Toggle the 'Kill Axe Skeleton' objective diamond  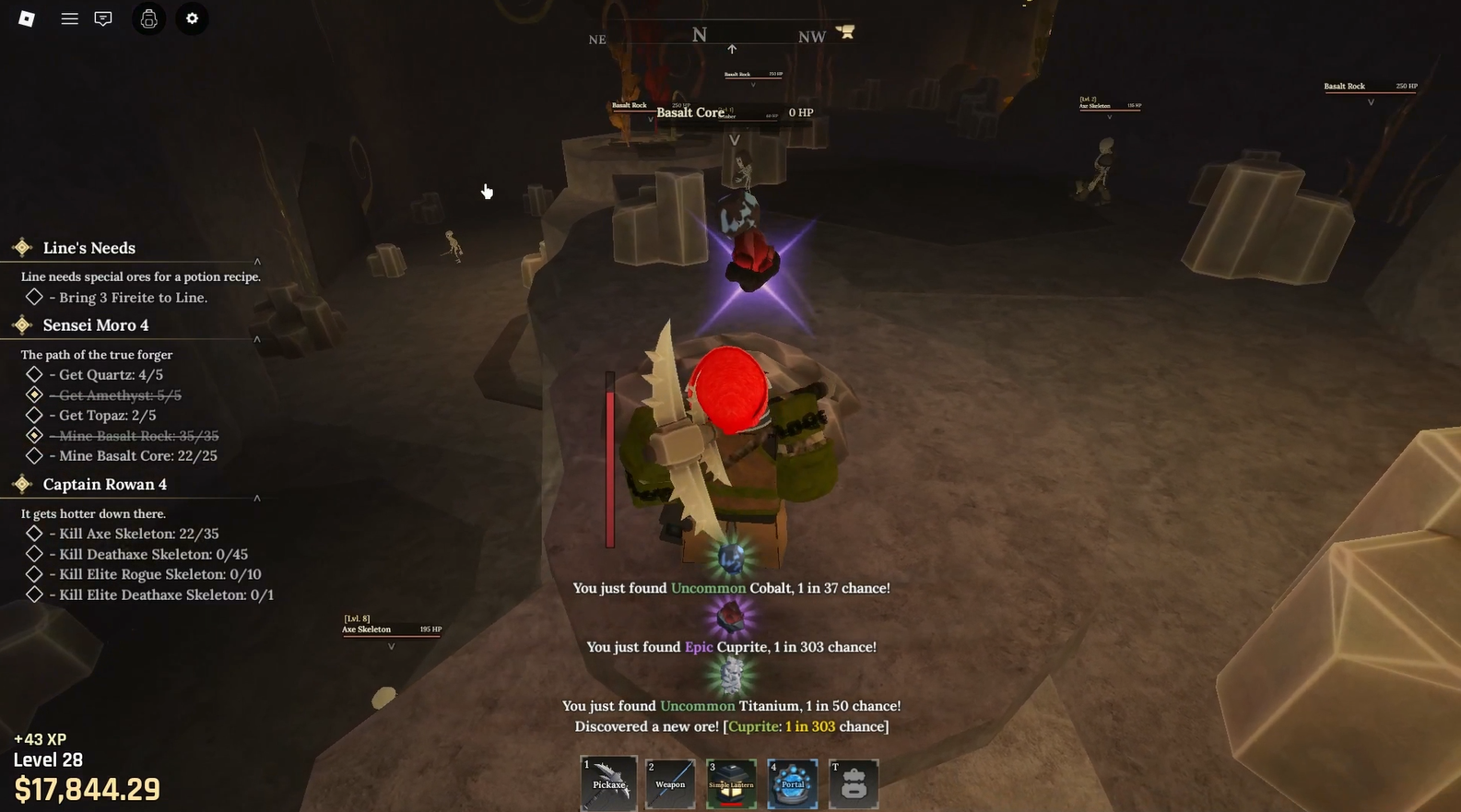(x=34, y=534)
